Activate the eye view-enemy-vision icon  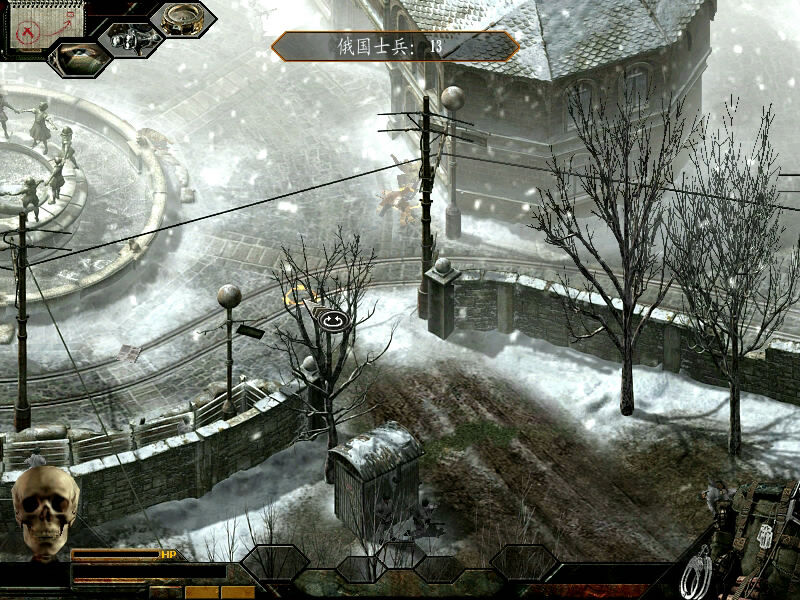79,57
